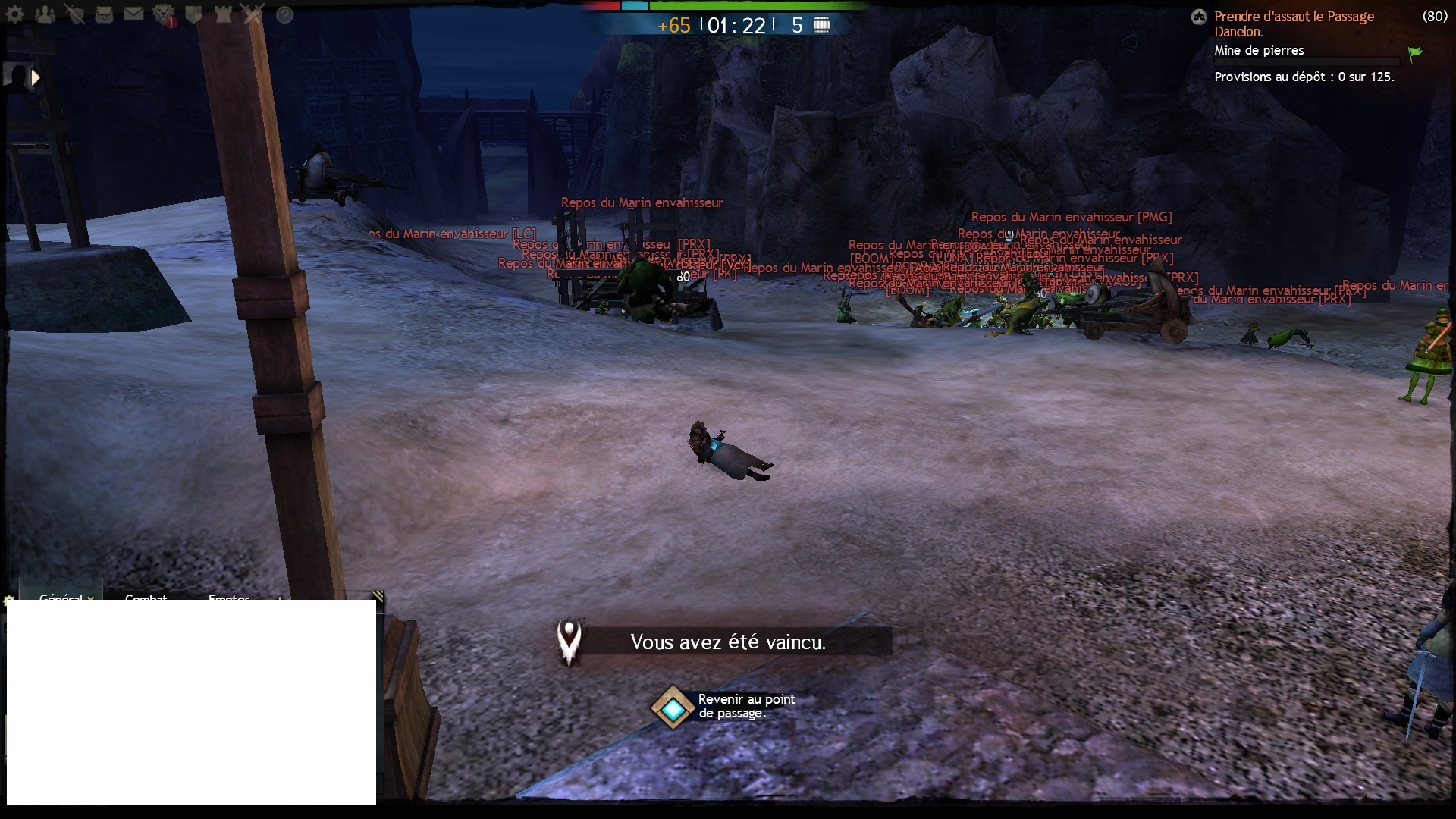Select the Général chat tab
Viewport: 1456px width, 819px height.
(x=59, y=598)
